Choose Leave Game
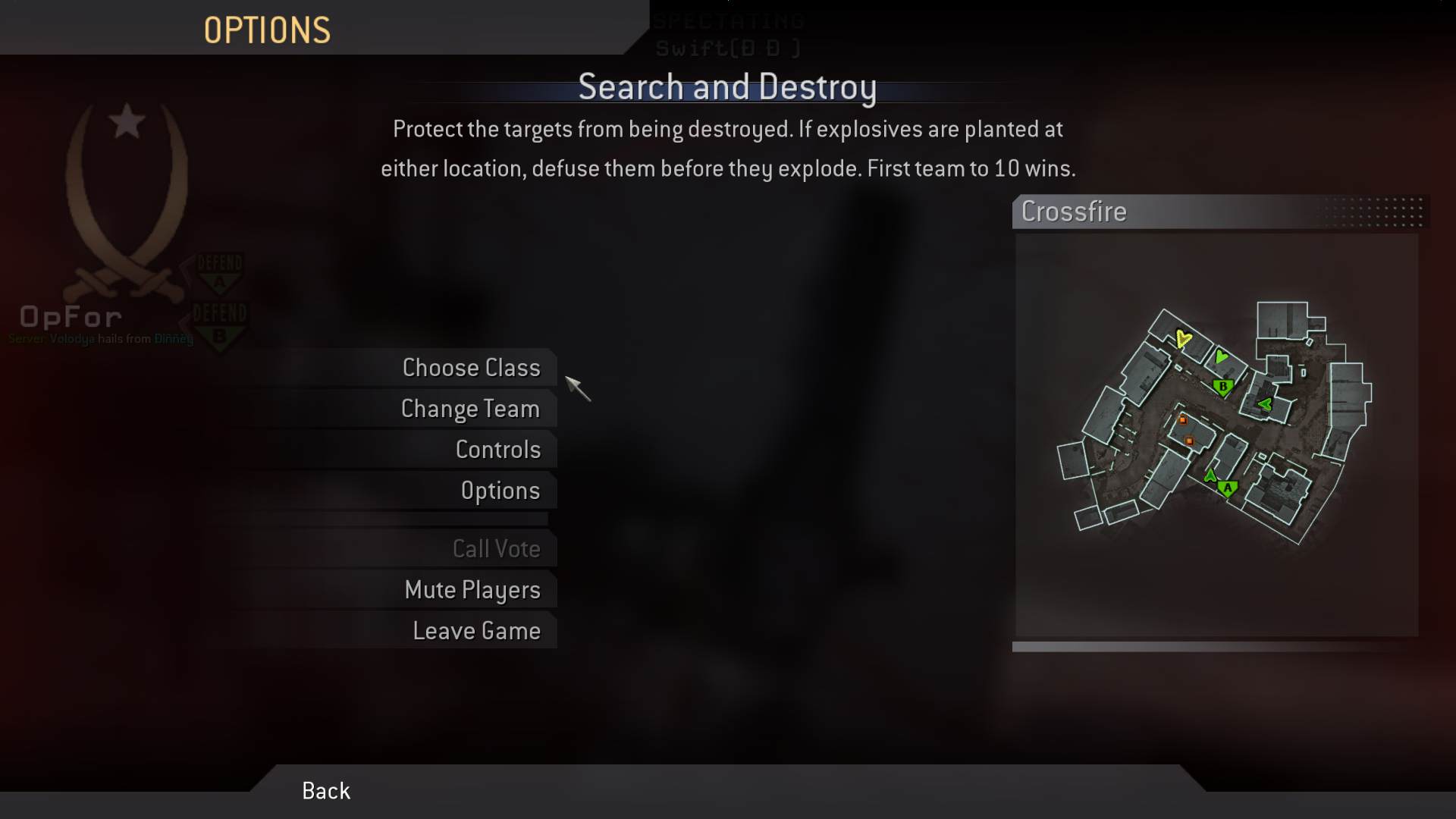This screenshot has width=1456, height=819. tap(476, 631)
